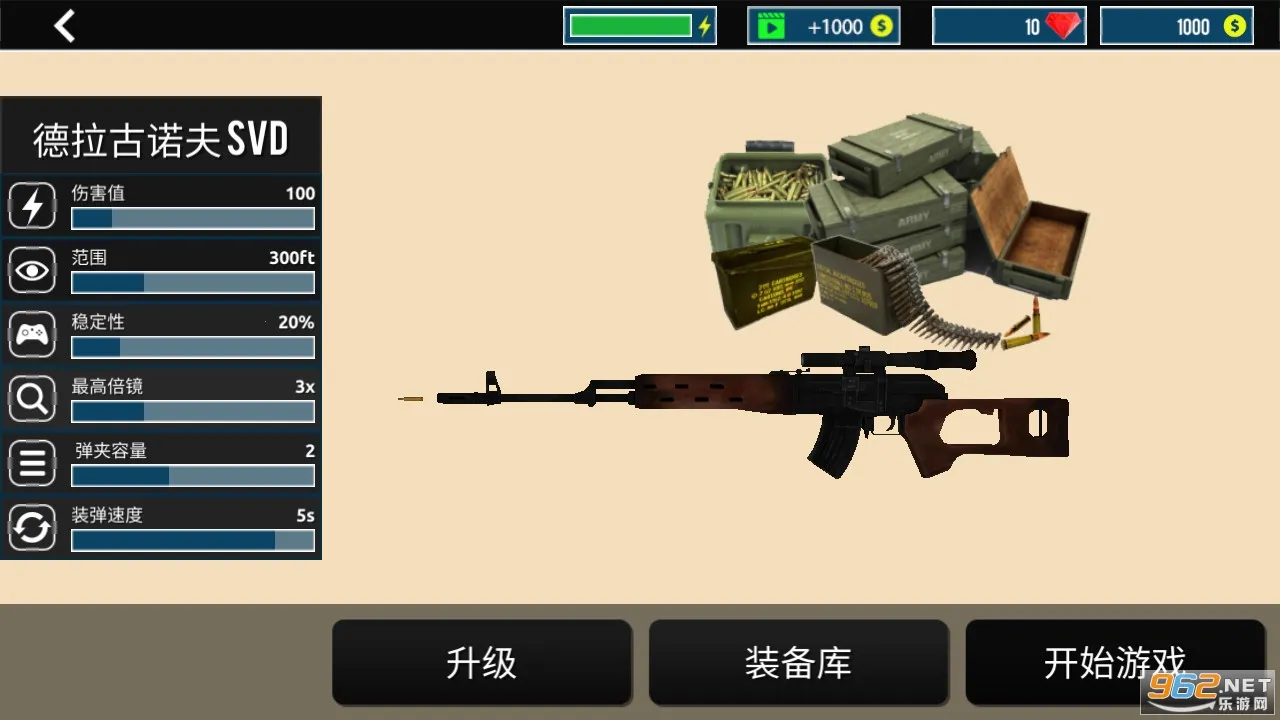Click the magnifier icon for max zoom

pyautogui.click(x=32, y=398)
